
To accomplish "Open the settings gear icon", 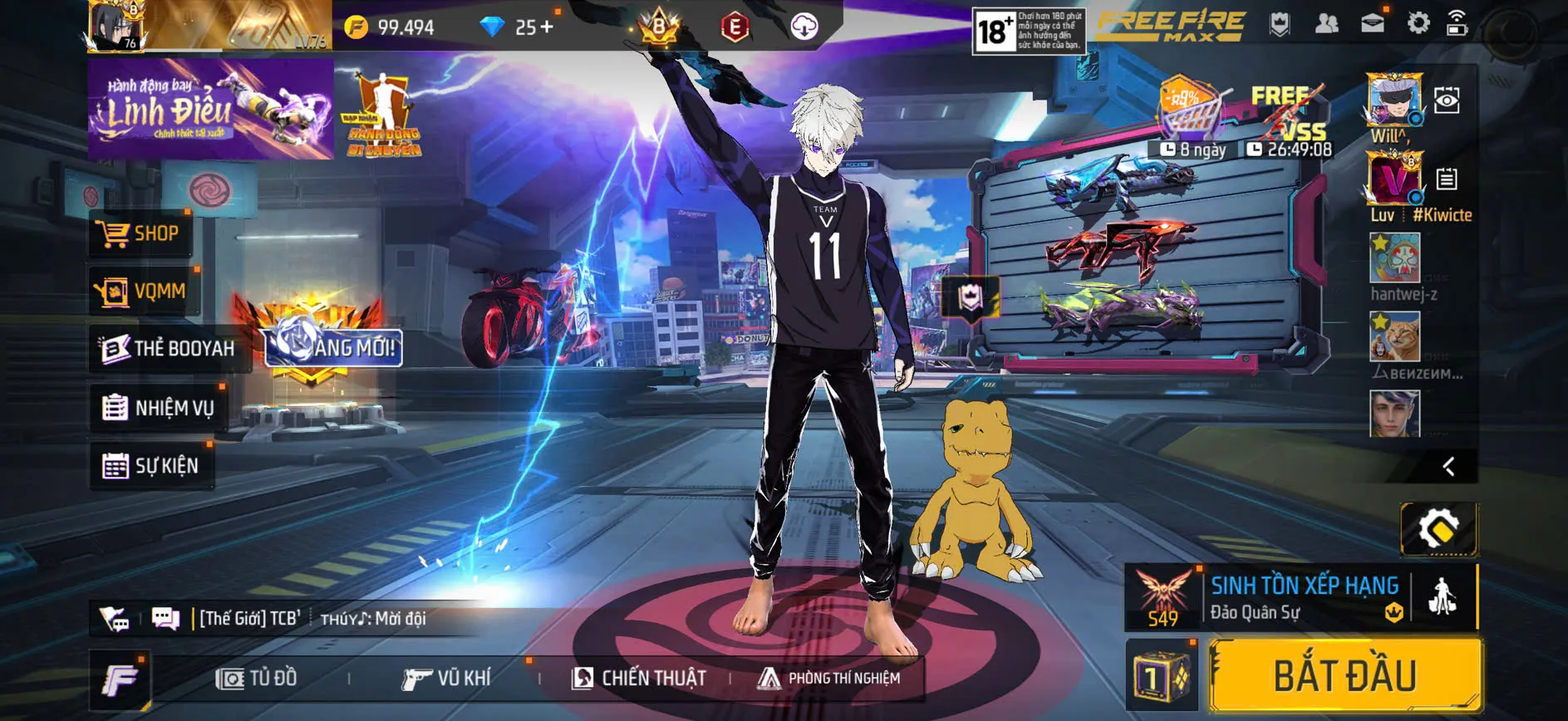I will point(1418,23).
